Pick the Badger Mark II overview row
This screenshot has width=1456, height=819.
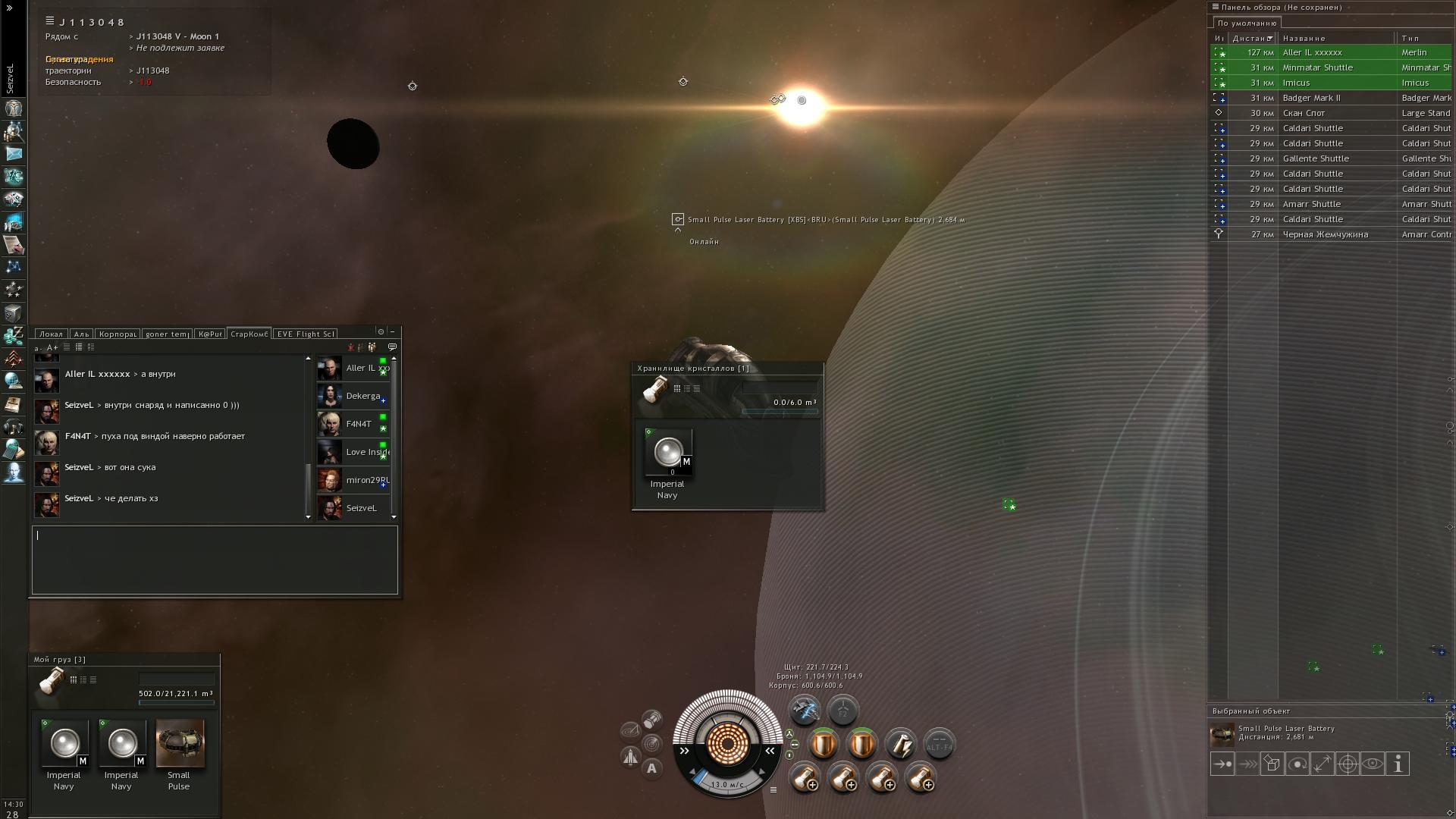[1311, 98]
